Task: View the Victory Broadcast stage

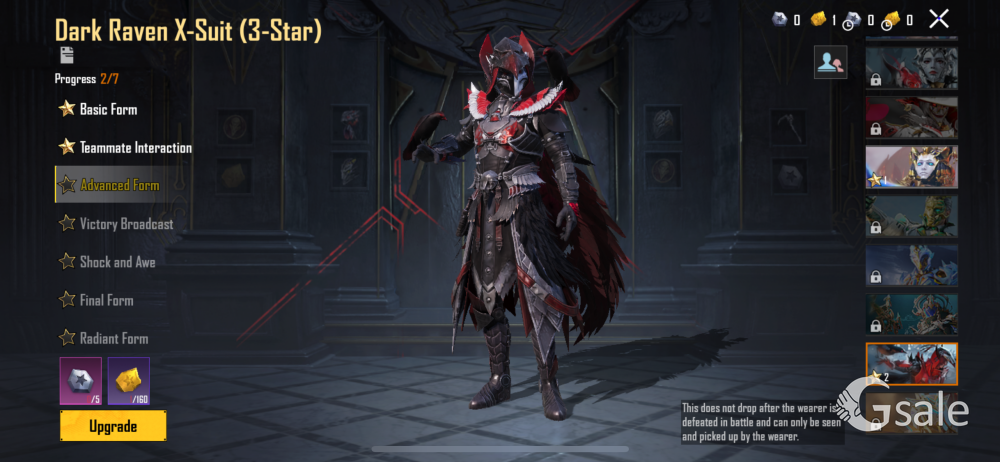Action: [126, 224]
